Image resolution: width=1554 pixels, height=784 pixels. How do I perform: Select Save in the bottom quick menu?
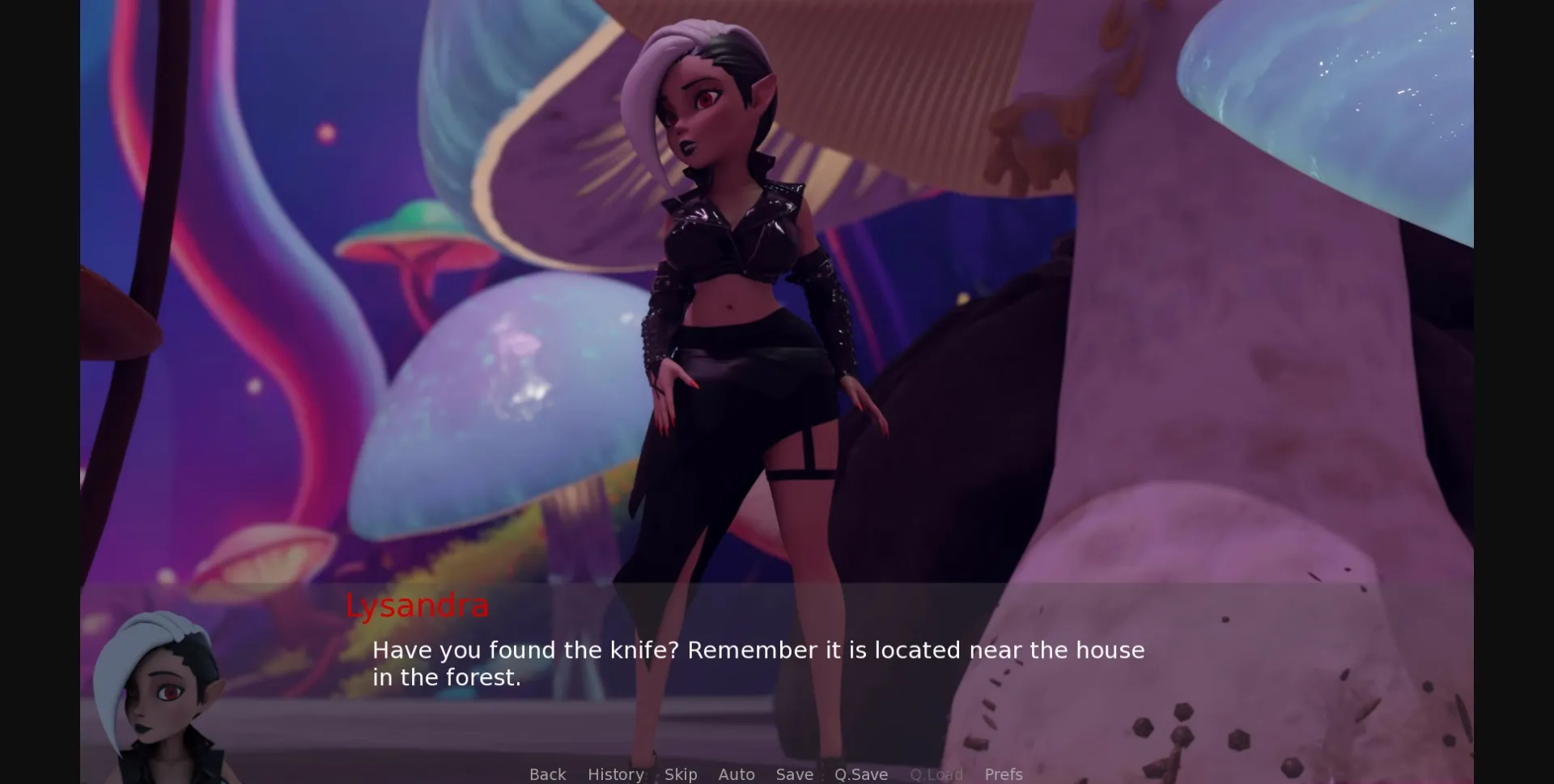click(794, 774)
